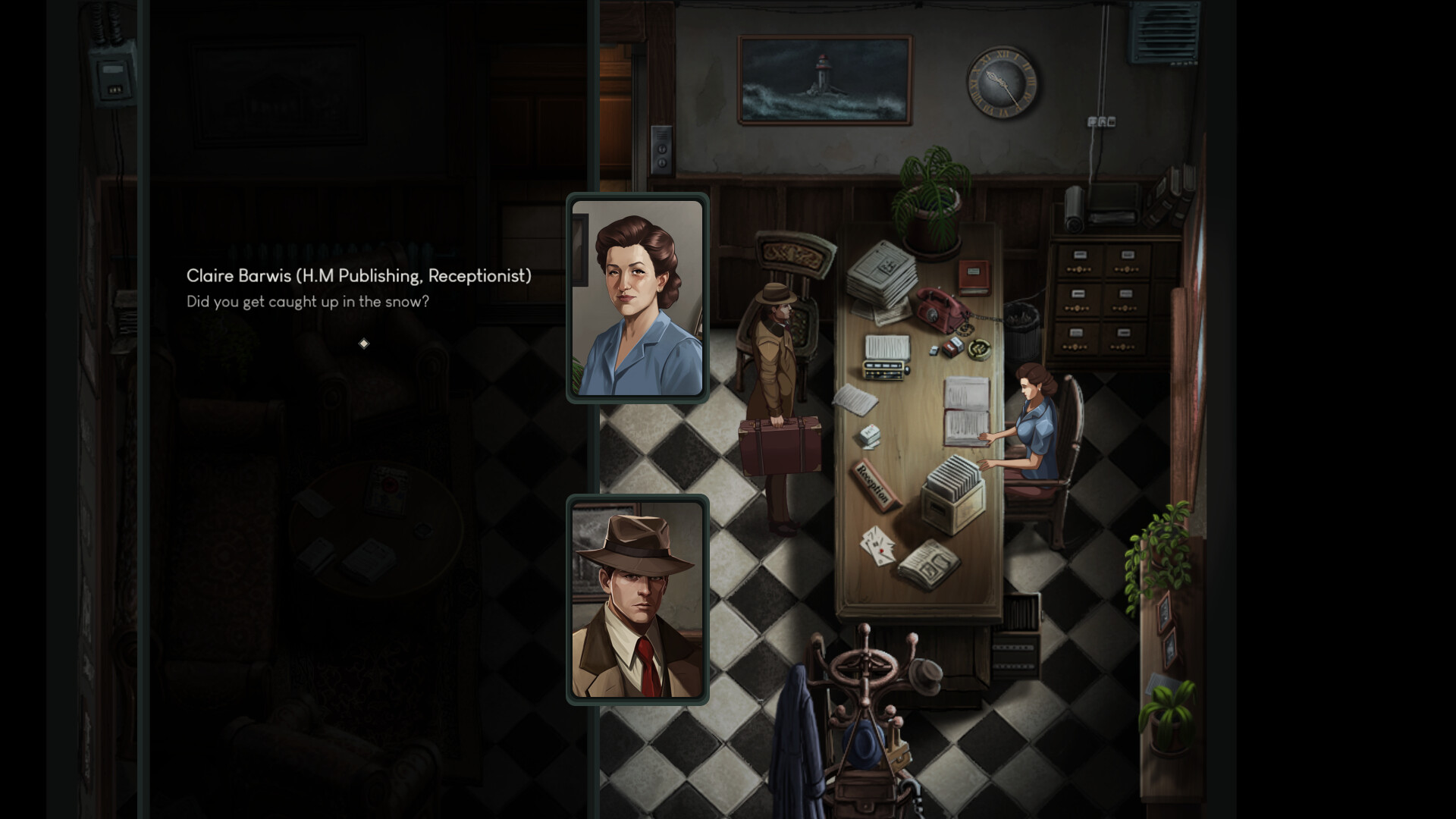Click the dialogue line about the snow
The width and height of the screenshot is (1456, 819).
coord(307,301)
